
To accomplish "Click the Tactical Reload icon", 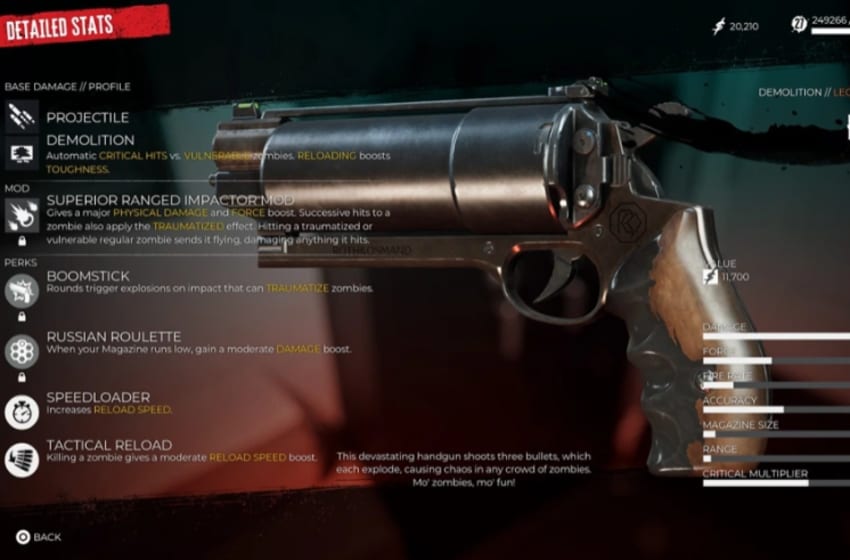I will point(22,458).
